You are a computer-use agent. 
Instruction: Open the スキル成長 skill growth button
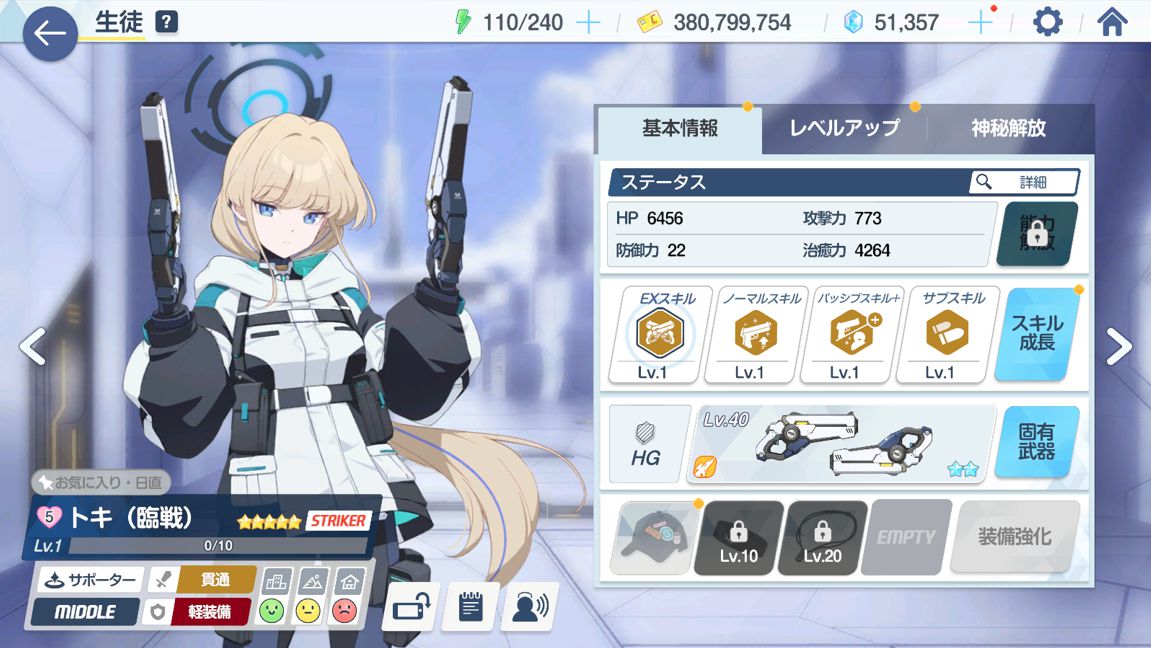(x=1042, y=334)
